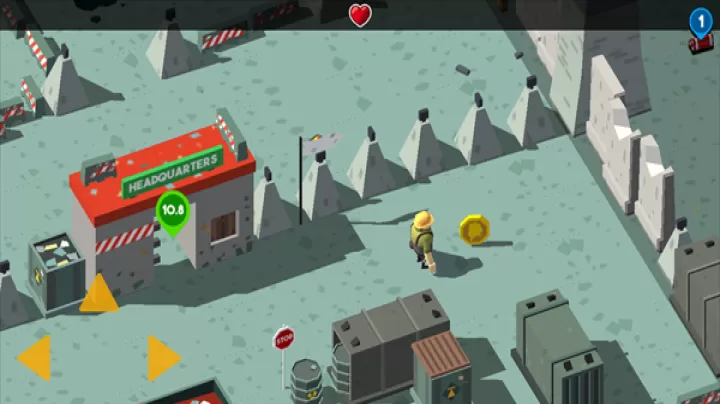Viewport: 720px width, 404px height.
Task: Tap the left arrow movement button
Action: tap(36, 357)
